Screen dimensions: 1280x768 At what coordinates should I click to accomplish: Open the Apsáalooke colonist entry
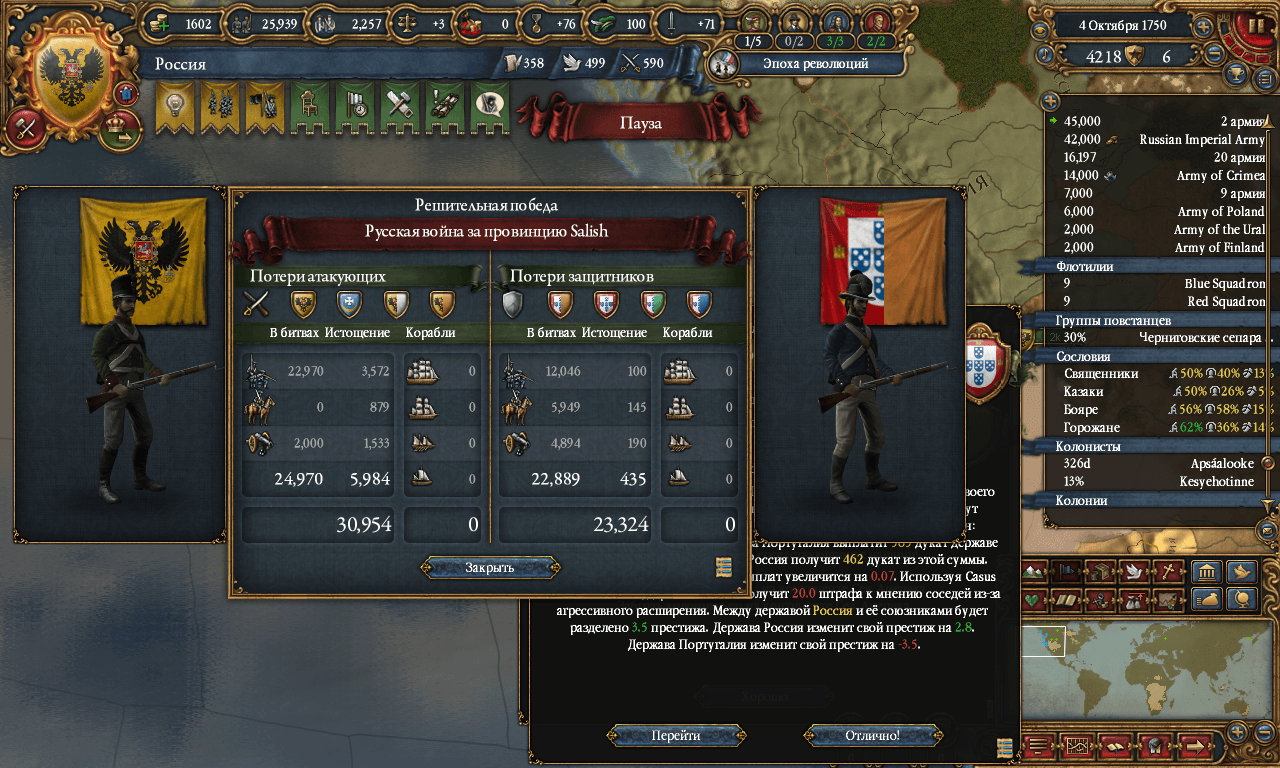[x=1160, y=464]
